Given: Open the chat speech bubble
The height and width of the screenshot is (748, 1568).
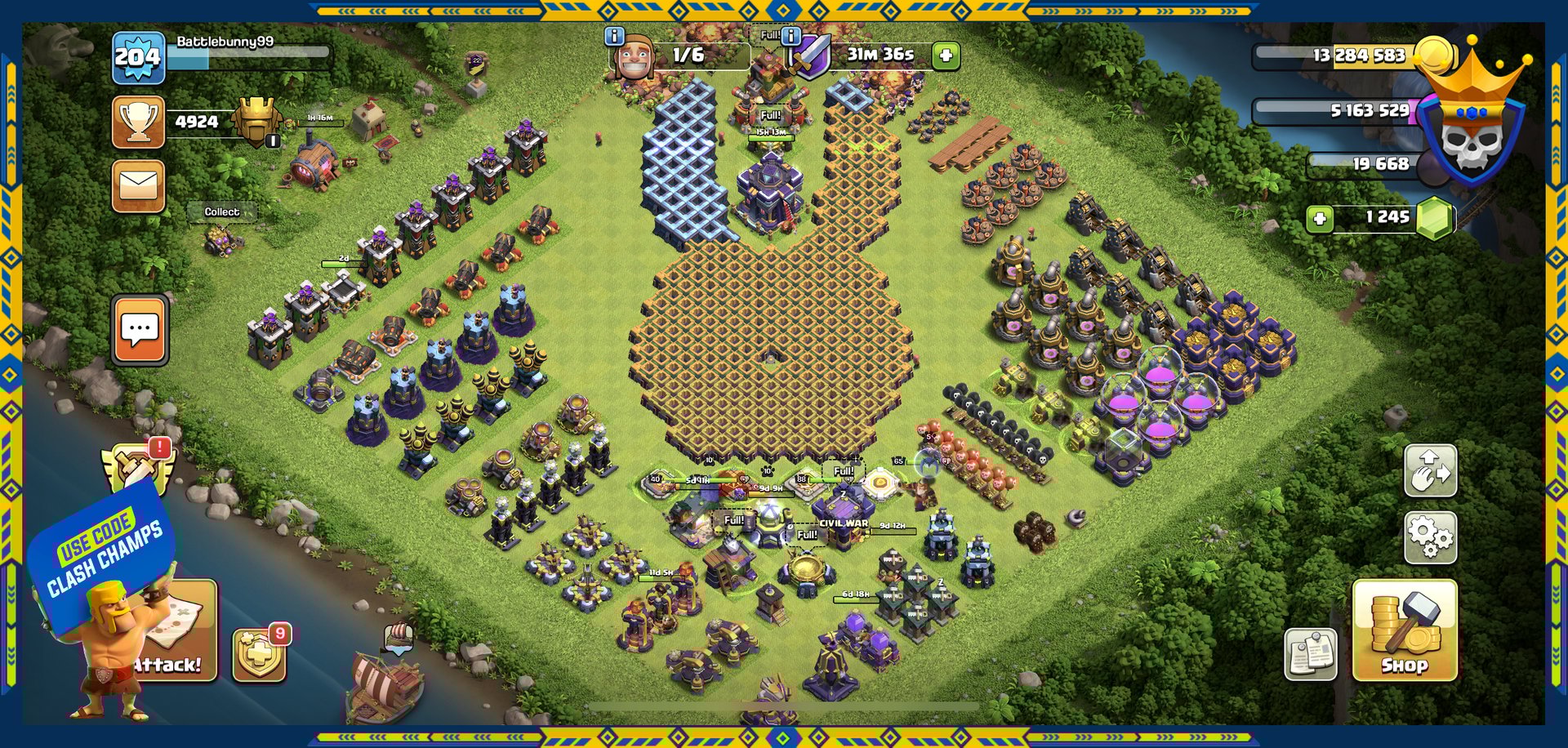Looking at the screenshot, I should pyautogui.click(x=140, y=329).
